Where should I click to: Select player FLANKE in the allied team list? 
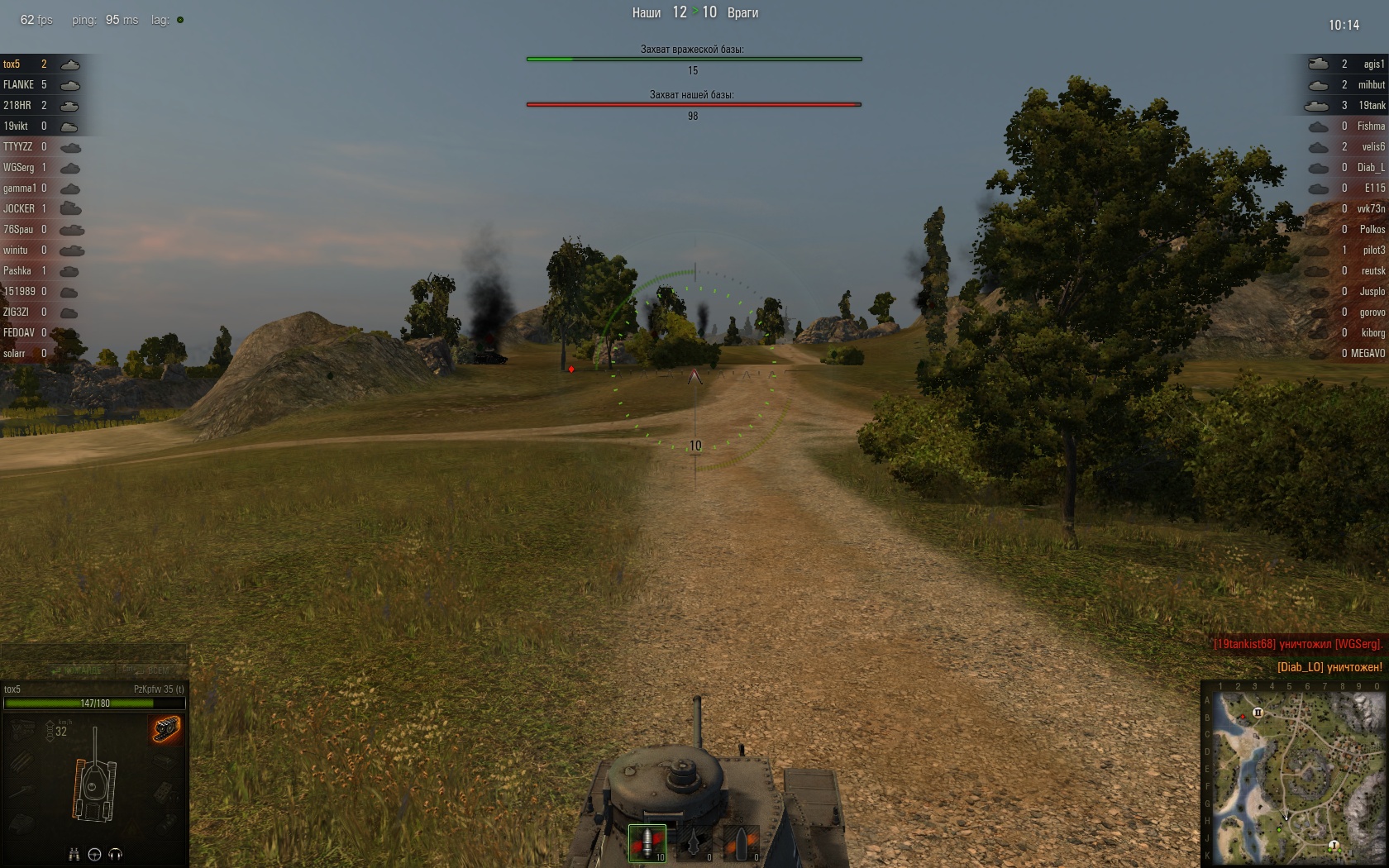(x=19, y=85)
